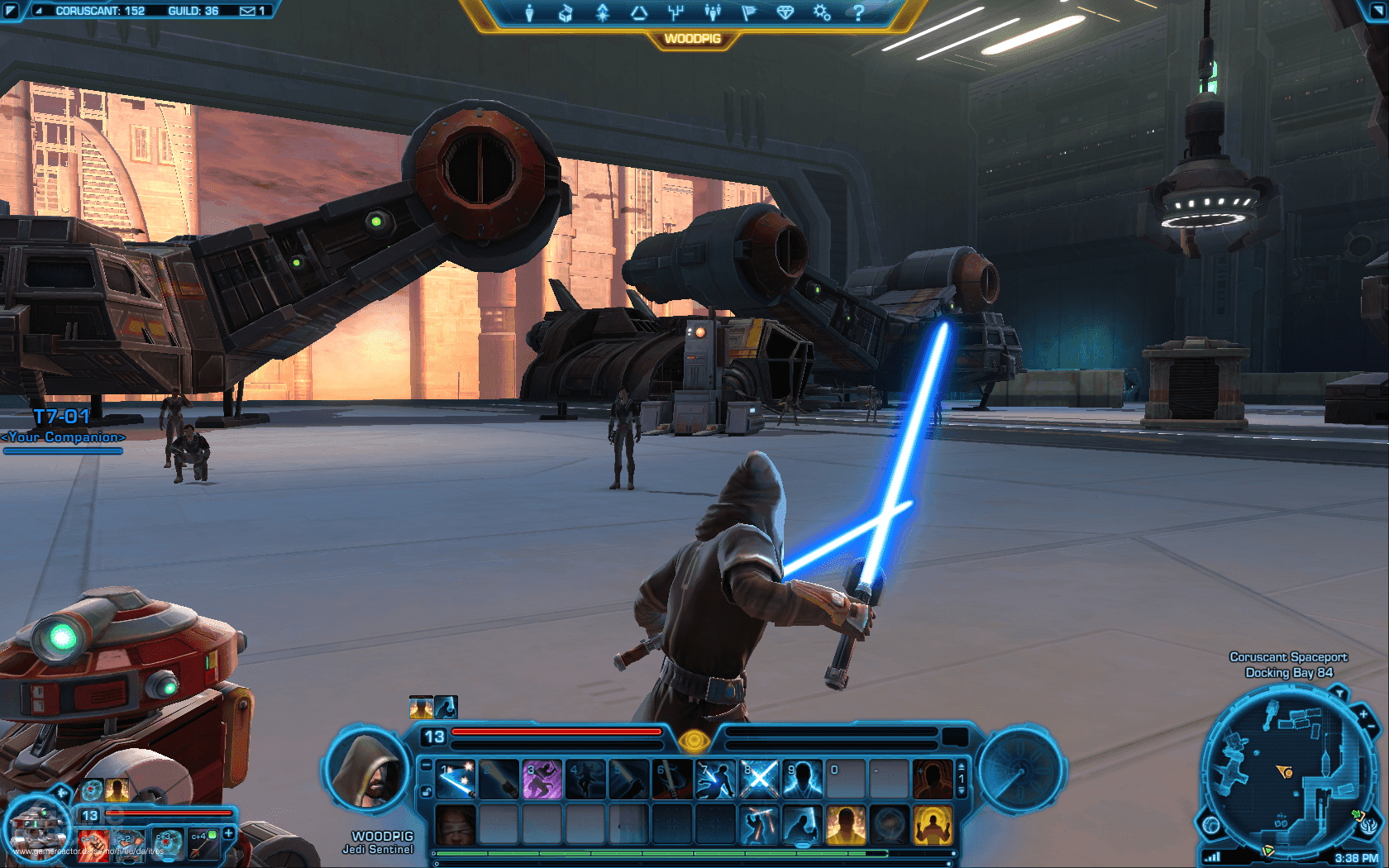Open the inventory box icon

[x=566, y=12]
